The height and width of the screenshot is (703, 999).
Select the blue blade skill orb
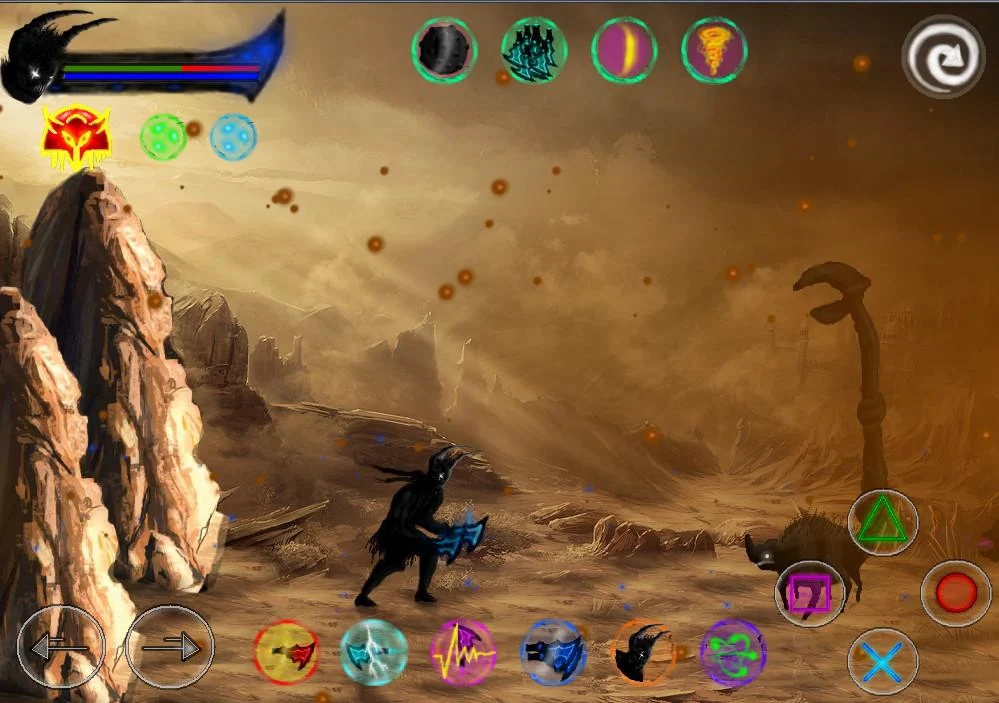pyautogui.click(x=553, y=652)
